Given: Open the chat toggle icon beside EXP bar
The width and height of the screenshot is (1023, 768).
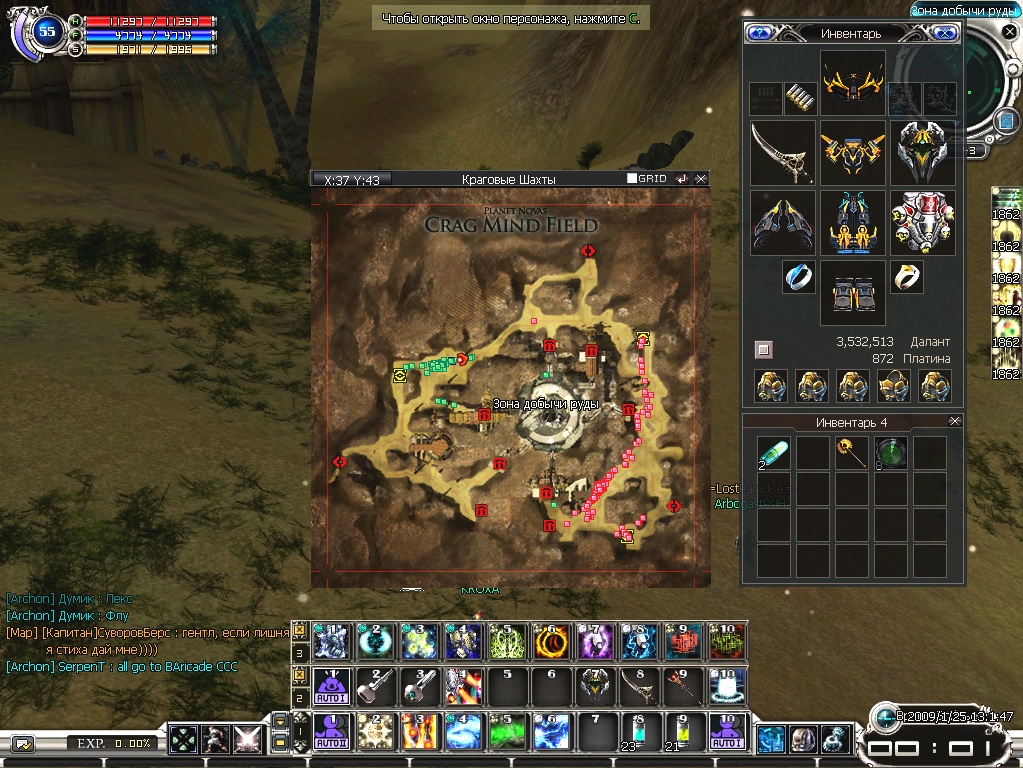Looking at the screenshot, I should tap(22, 743).
